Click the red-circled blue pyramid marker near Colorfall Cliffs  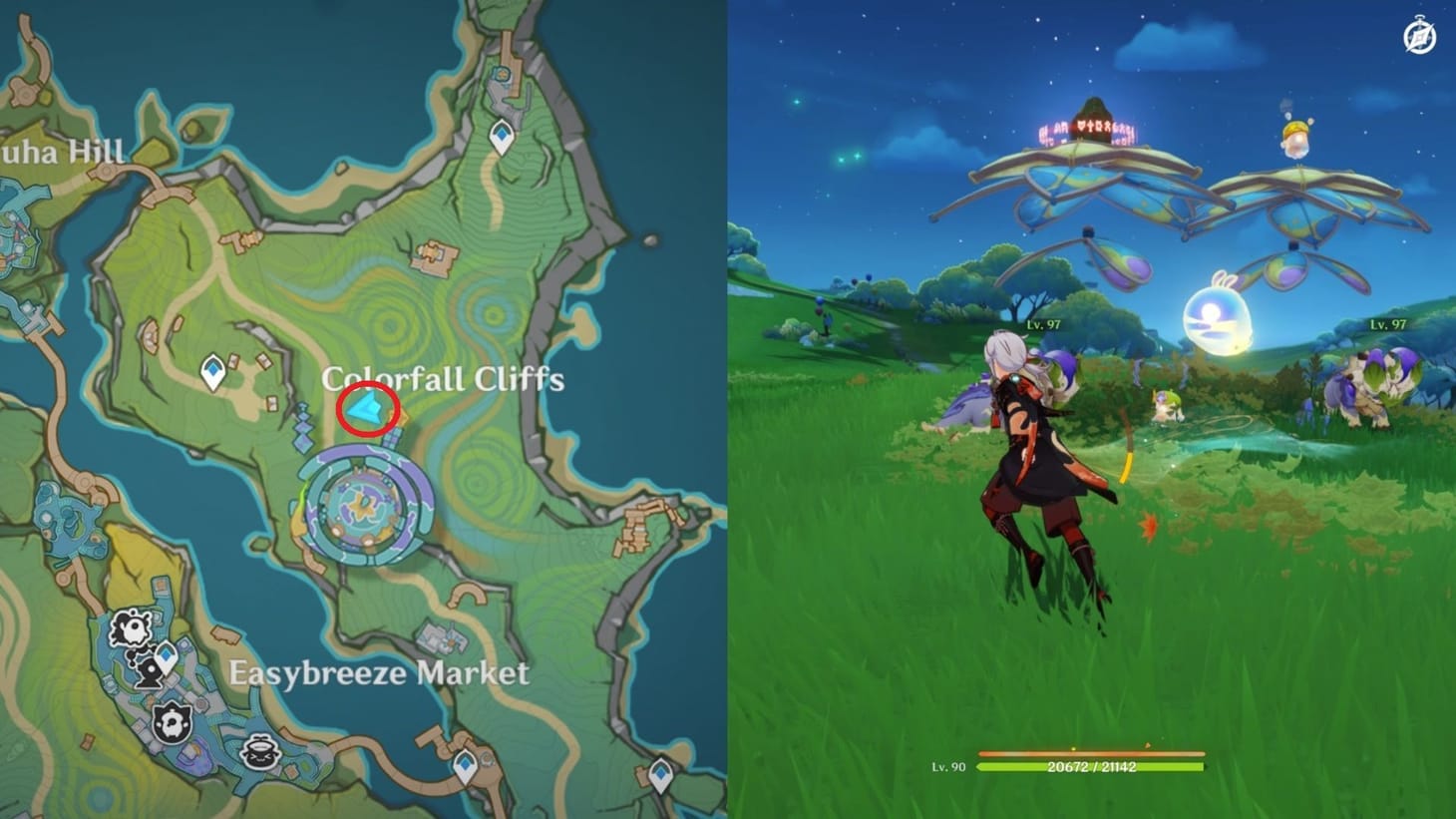coord(365,409)
